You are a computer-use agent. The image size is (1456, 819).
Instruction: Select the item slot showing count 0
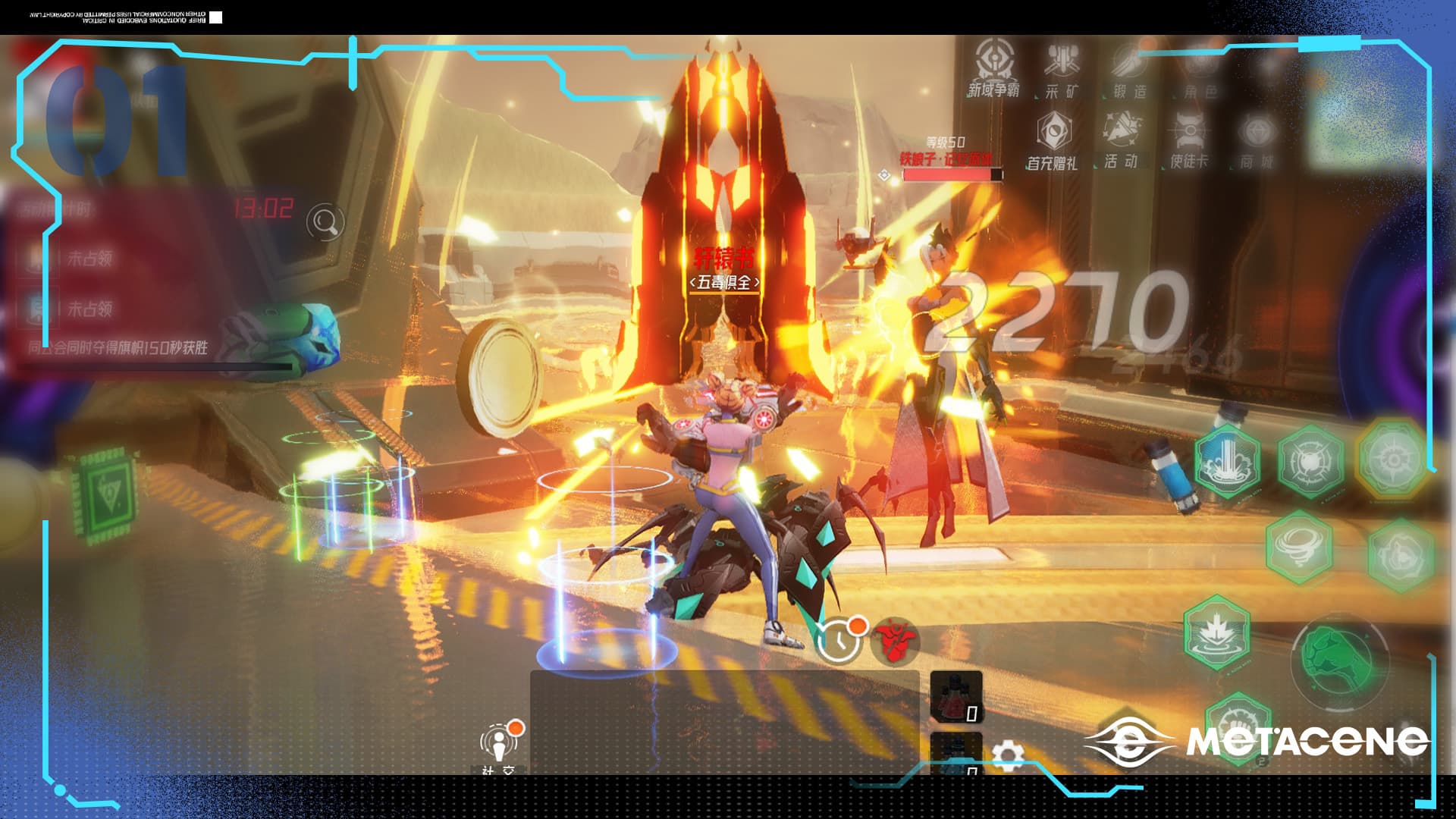(x=957, y=697)
